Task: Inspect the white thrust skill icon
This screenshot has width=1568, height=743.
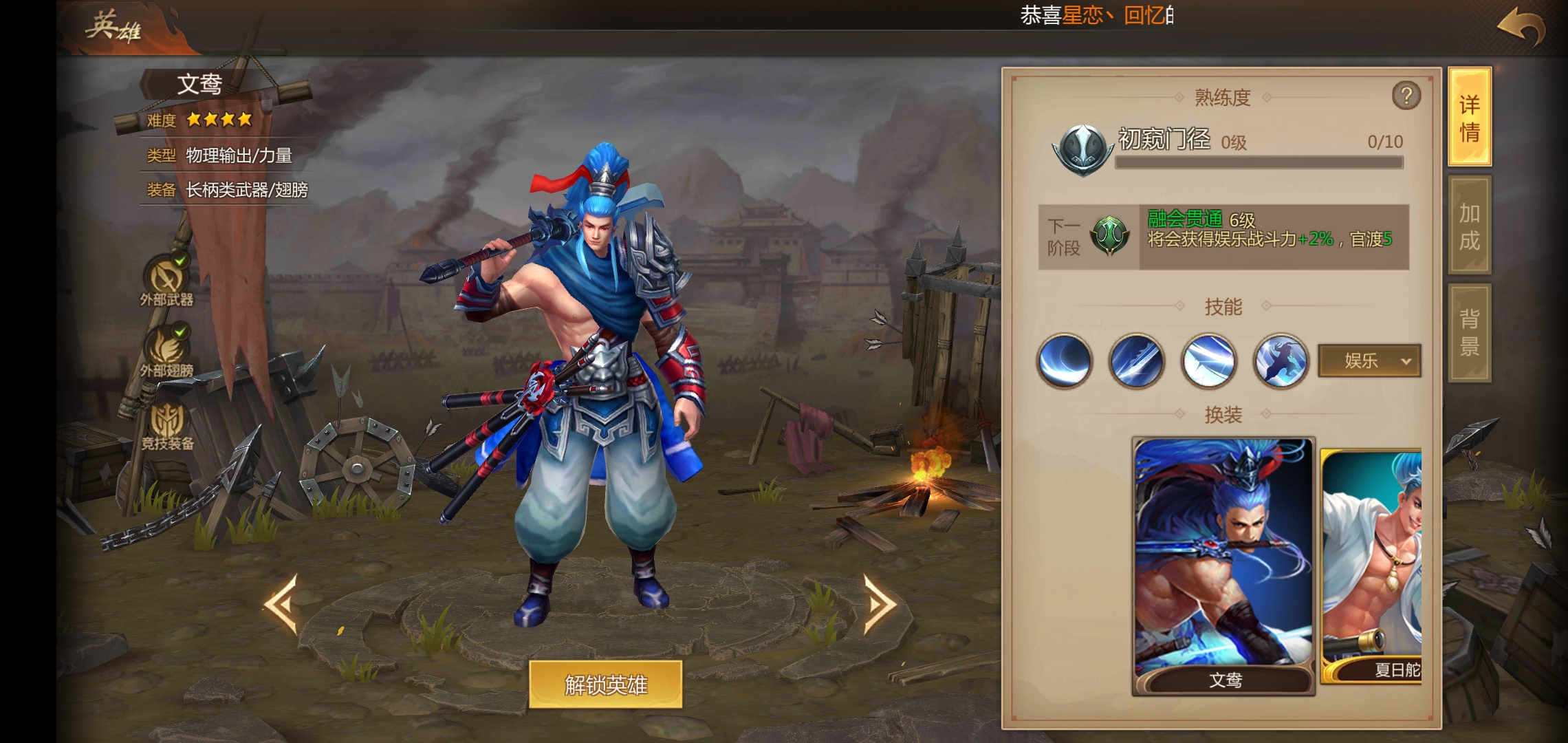Action: pos(1209,360)
